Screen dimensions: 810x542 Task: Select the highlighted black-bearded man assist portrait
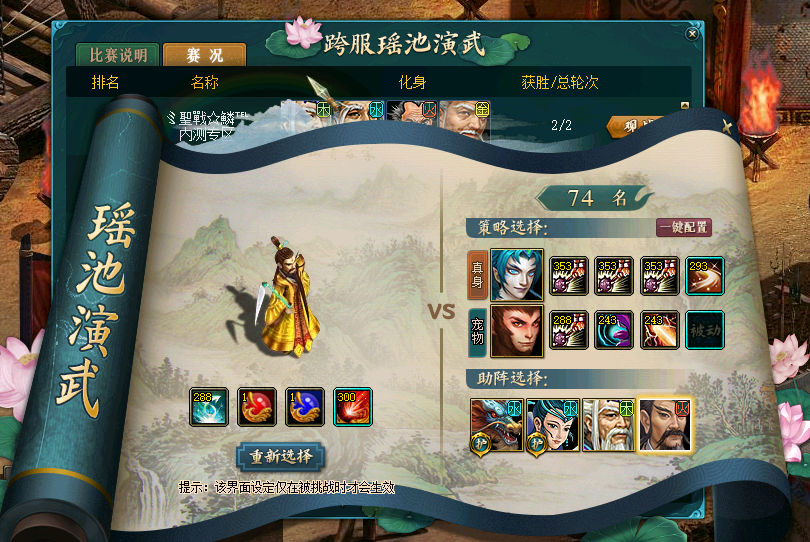click(665, 425)
